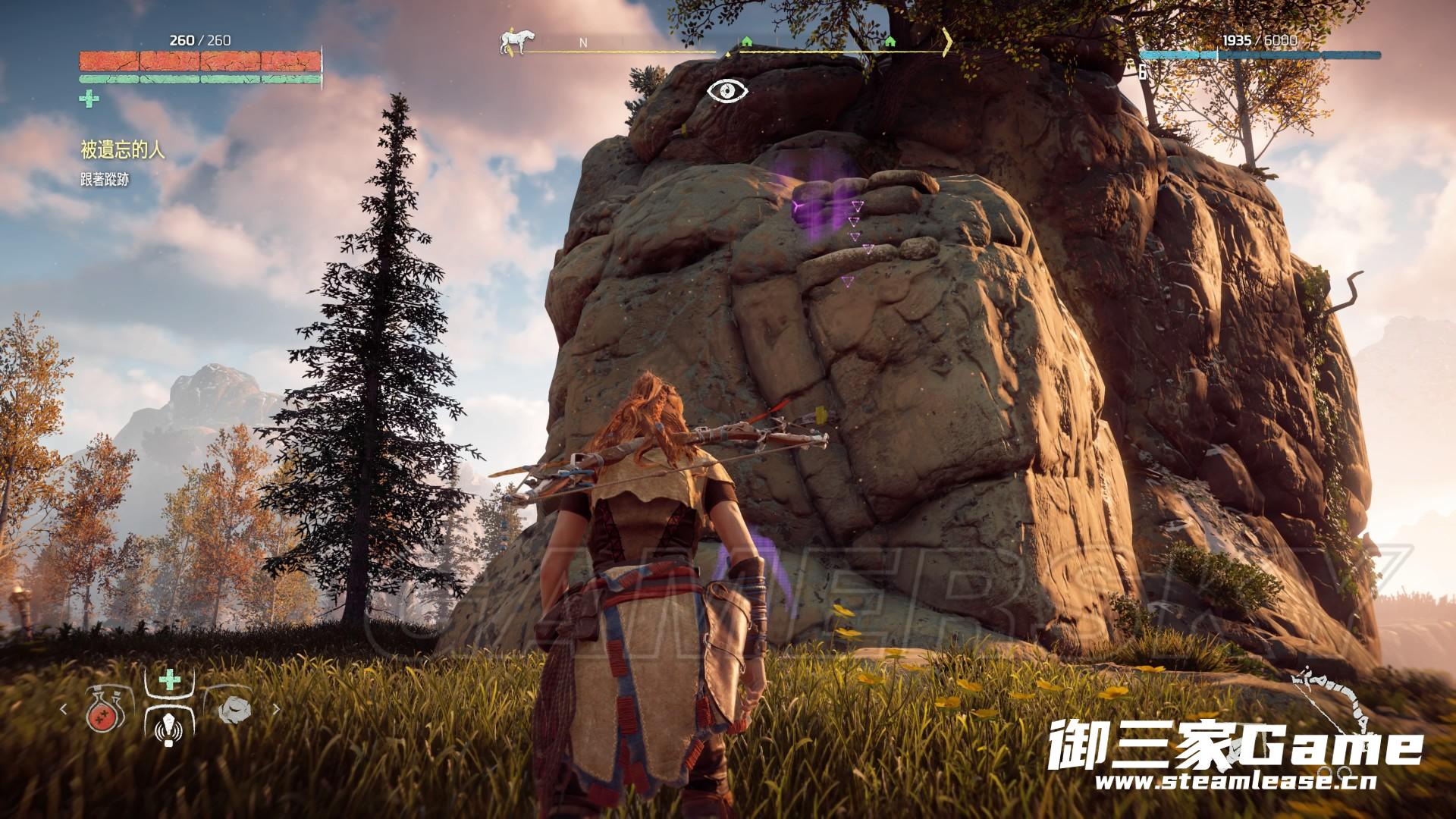Viewport: 1456px width, 819px height.
Task: Cycle tools with the left chevron arrow
Action: pos(64,710)
